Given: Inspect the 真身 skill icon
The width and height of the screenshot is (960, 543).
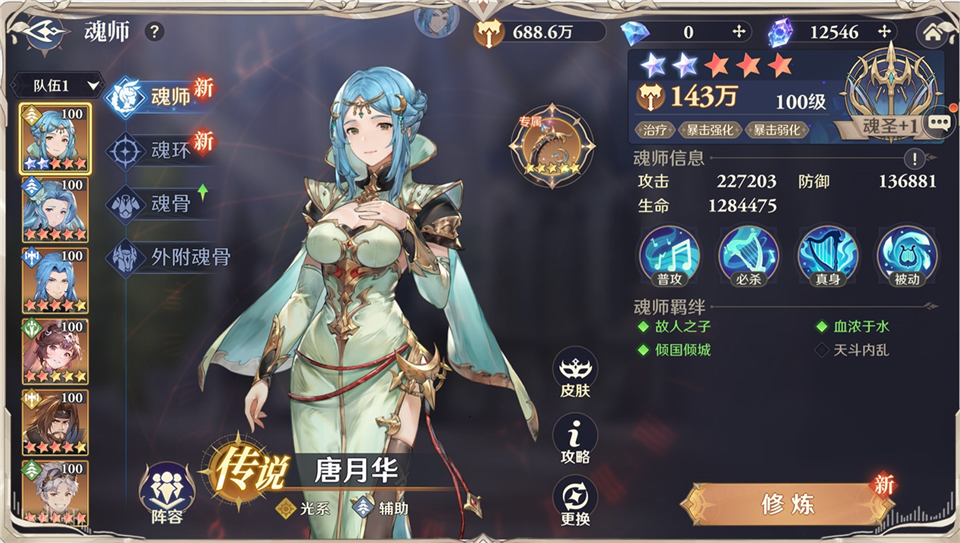Looking at the screenshot, I should click(x=827, y=255).
